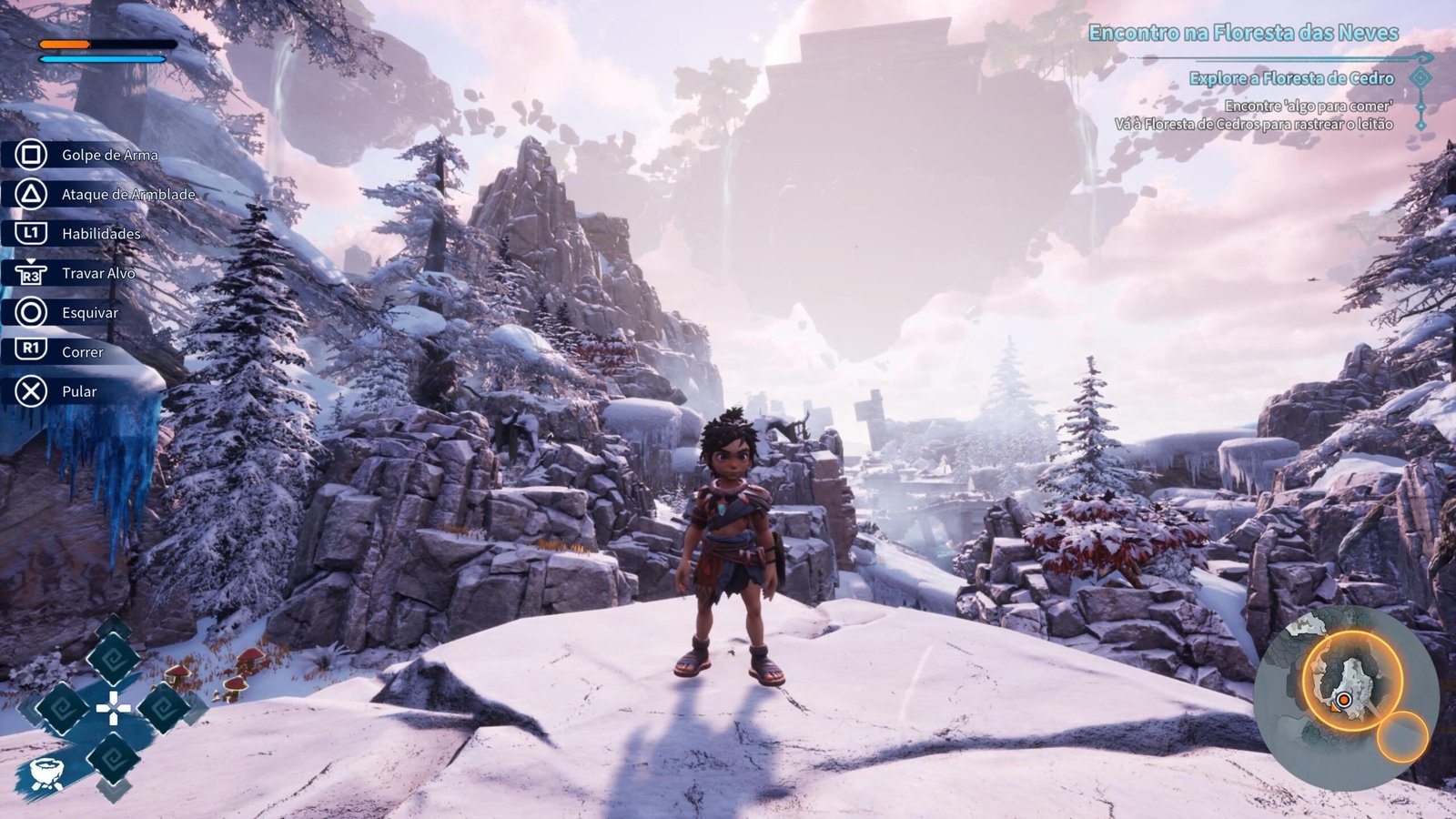Select the 'Encontro na Floresta das Neves' quest title
1456x819 pixels.
pyautogui.click(x=1243, y=34)
